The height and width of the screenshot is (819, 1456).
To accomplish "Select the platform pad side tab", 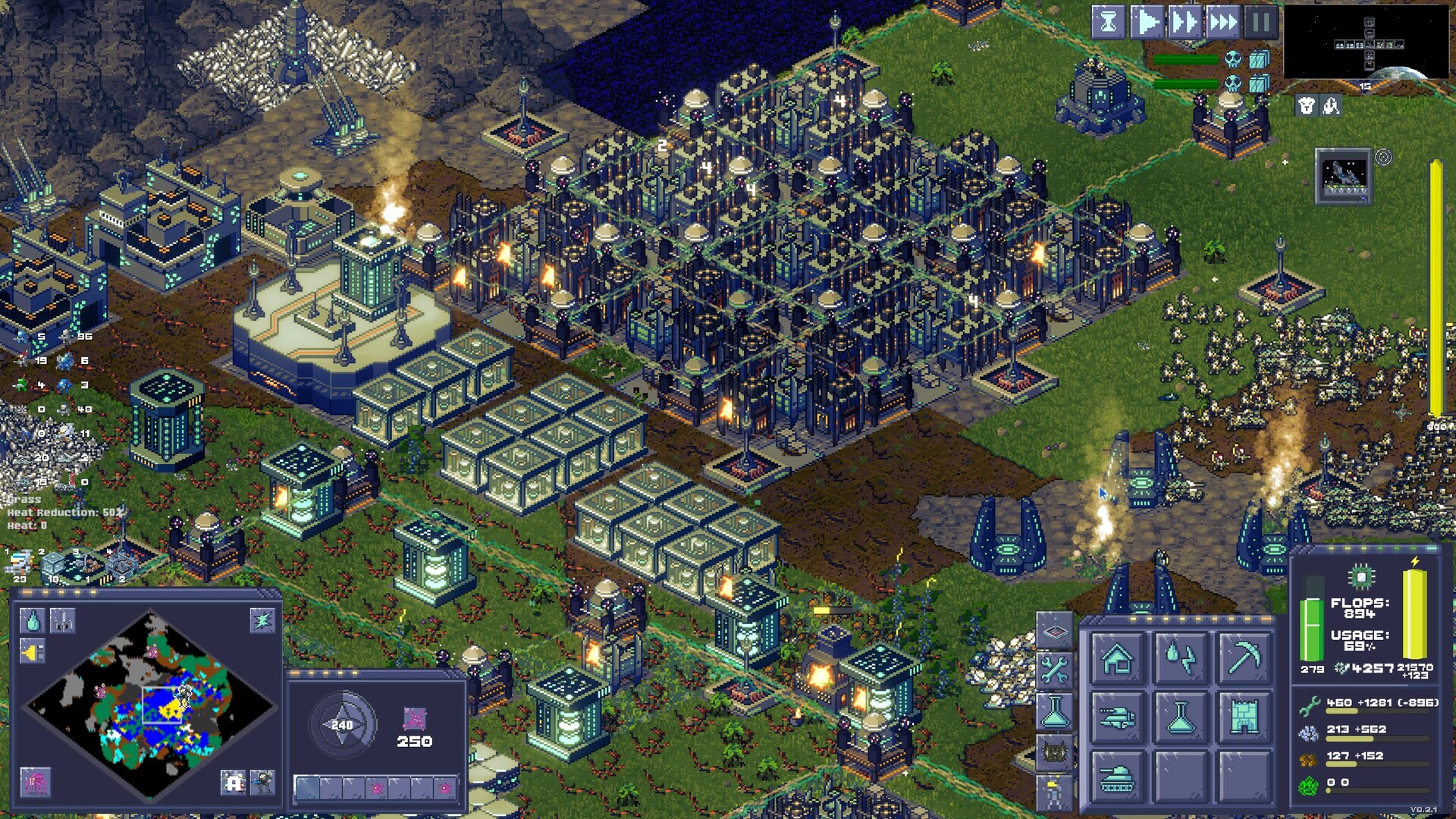I will (x=1054, y=631).
